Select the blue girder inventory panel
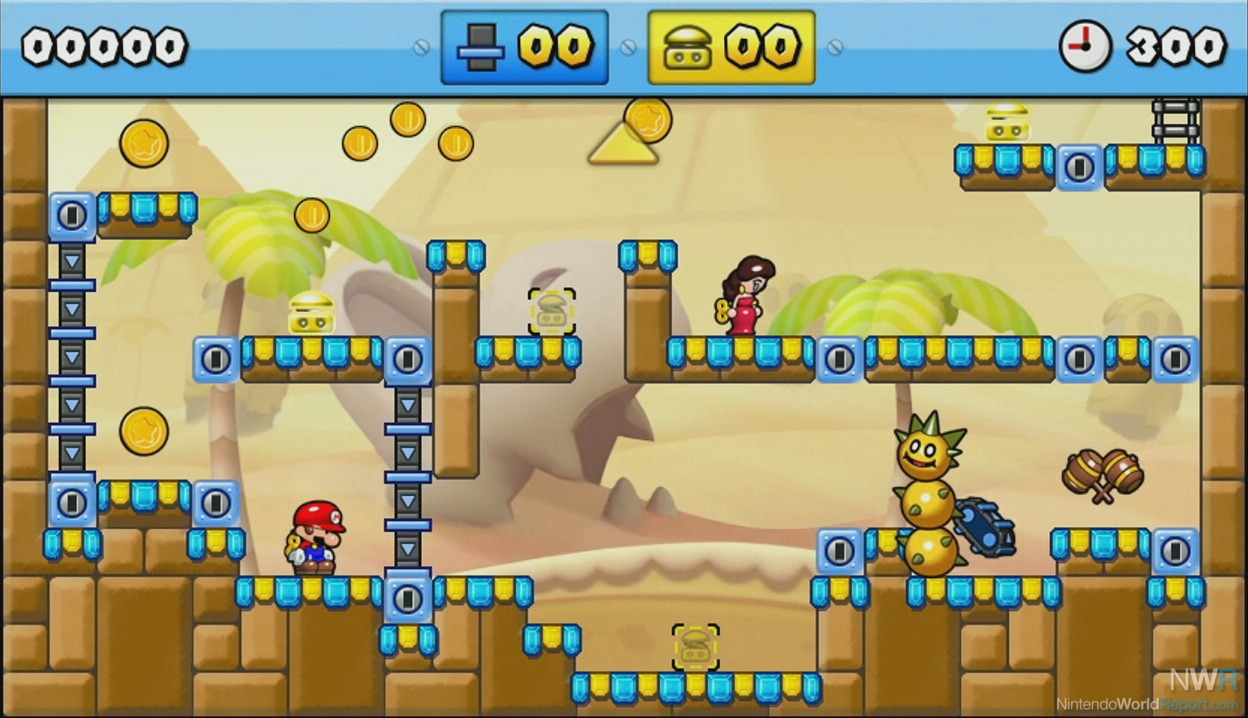The height and width of the screenshot is (718, 1248). (x=524, y=47)
